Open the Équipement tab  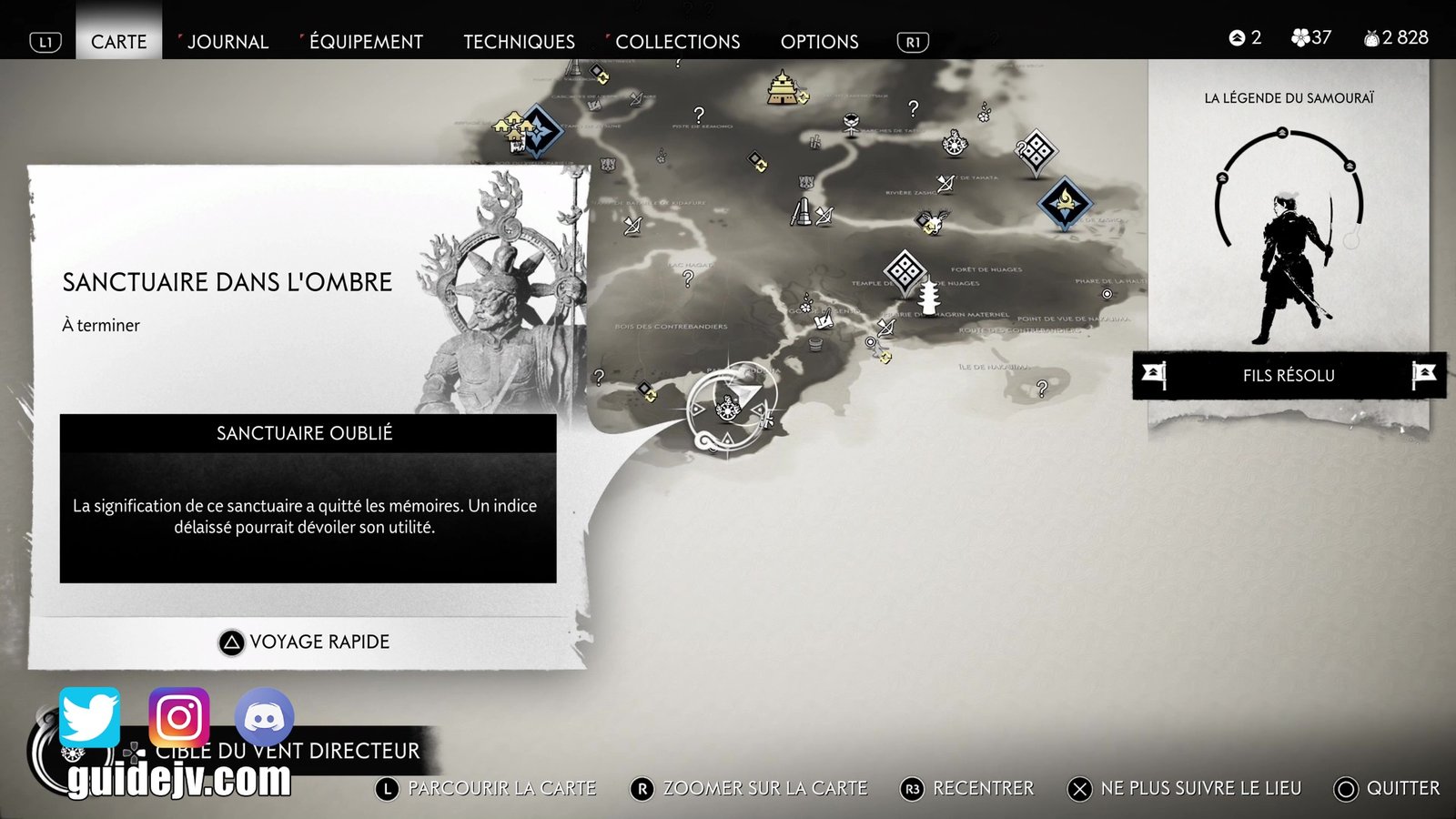point(366,42)
